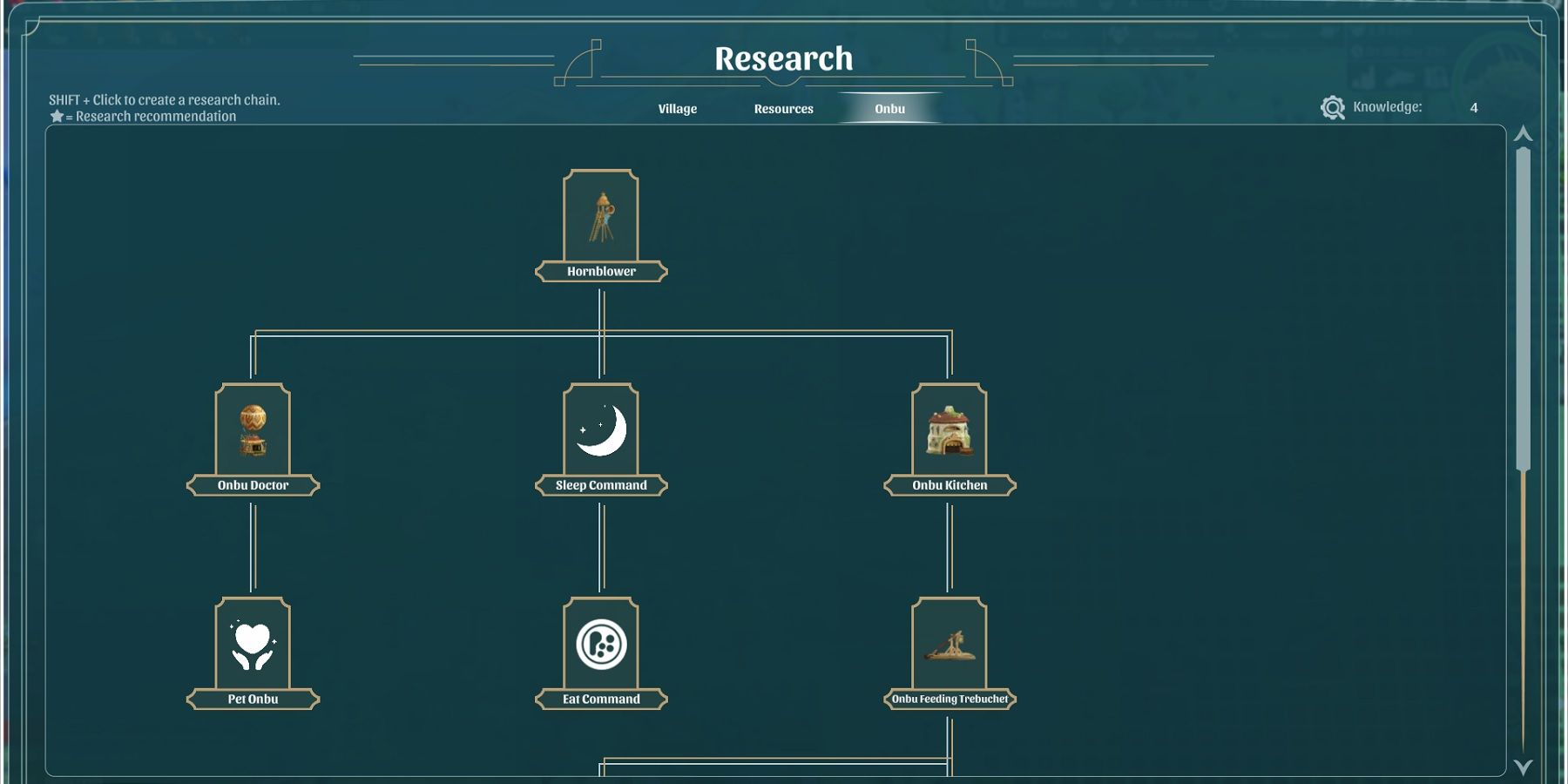
Task: Click the scrollbar down arrow
Action: pos(1524,768)
